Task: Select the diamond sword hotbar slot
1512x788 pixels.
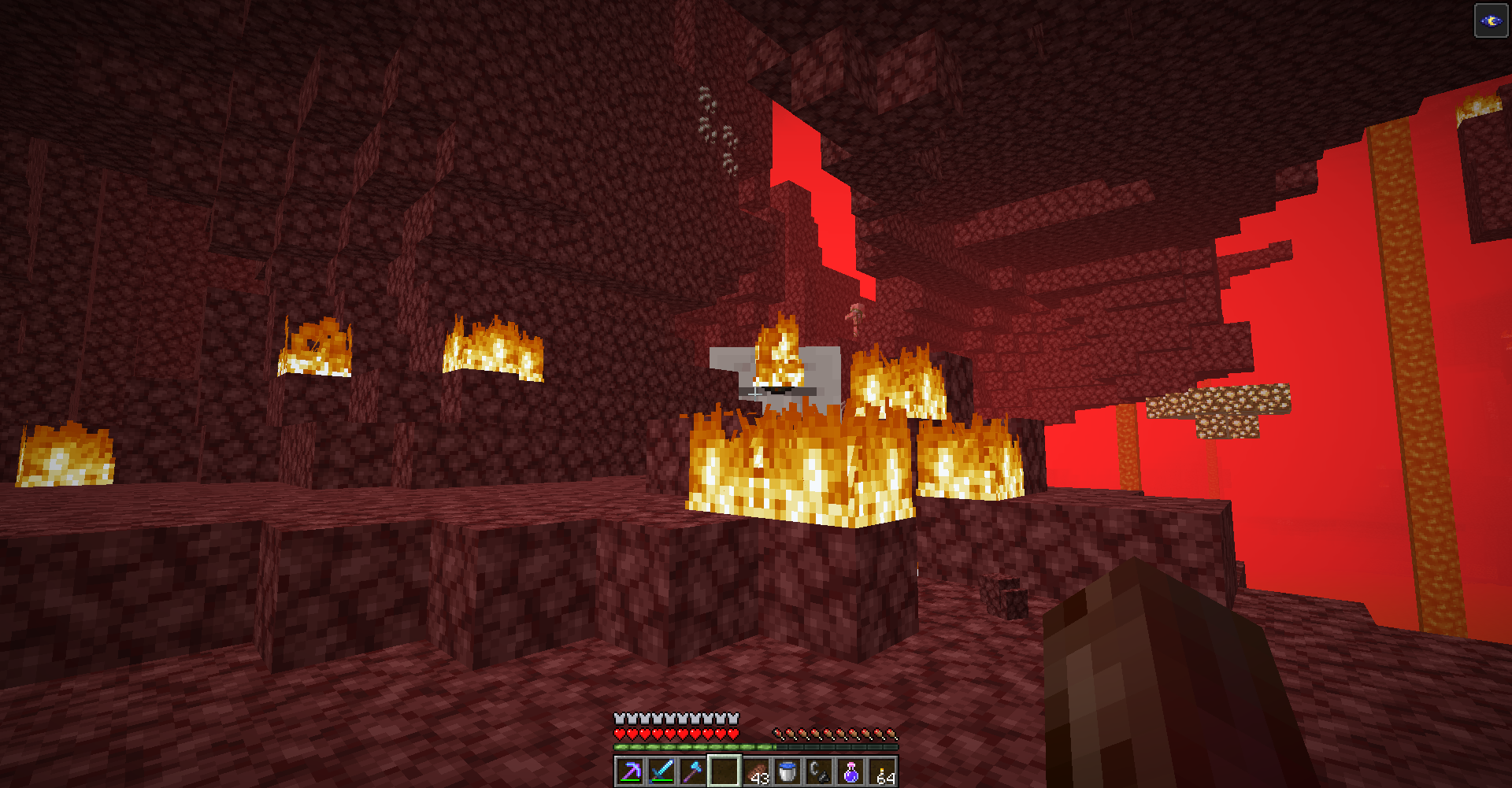Action: (x=661, y=771)
